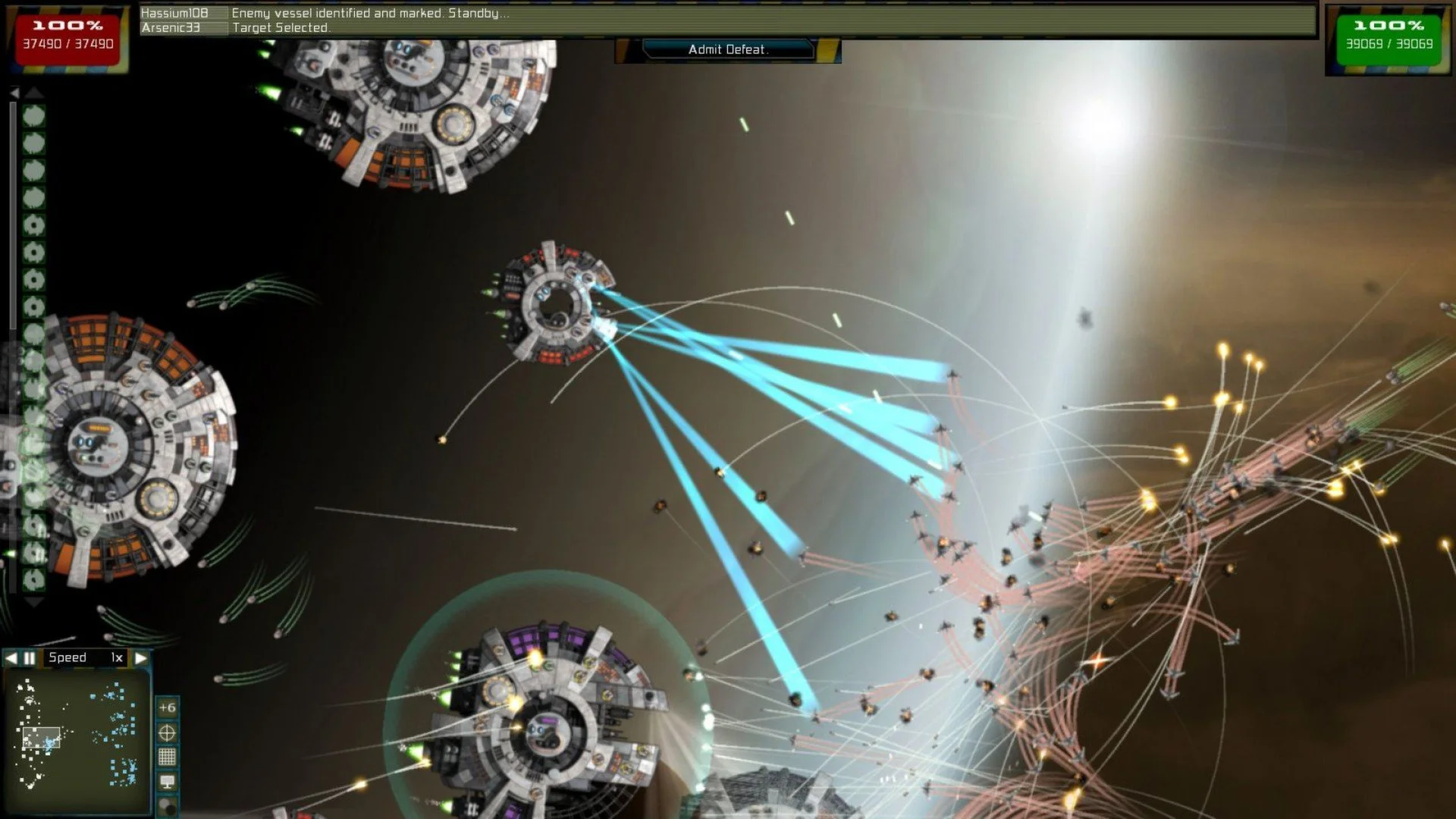Viewport: 1456px width, 819px height.
Task: Decrease game speed with the left arrow
Action: 11,657
